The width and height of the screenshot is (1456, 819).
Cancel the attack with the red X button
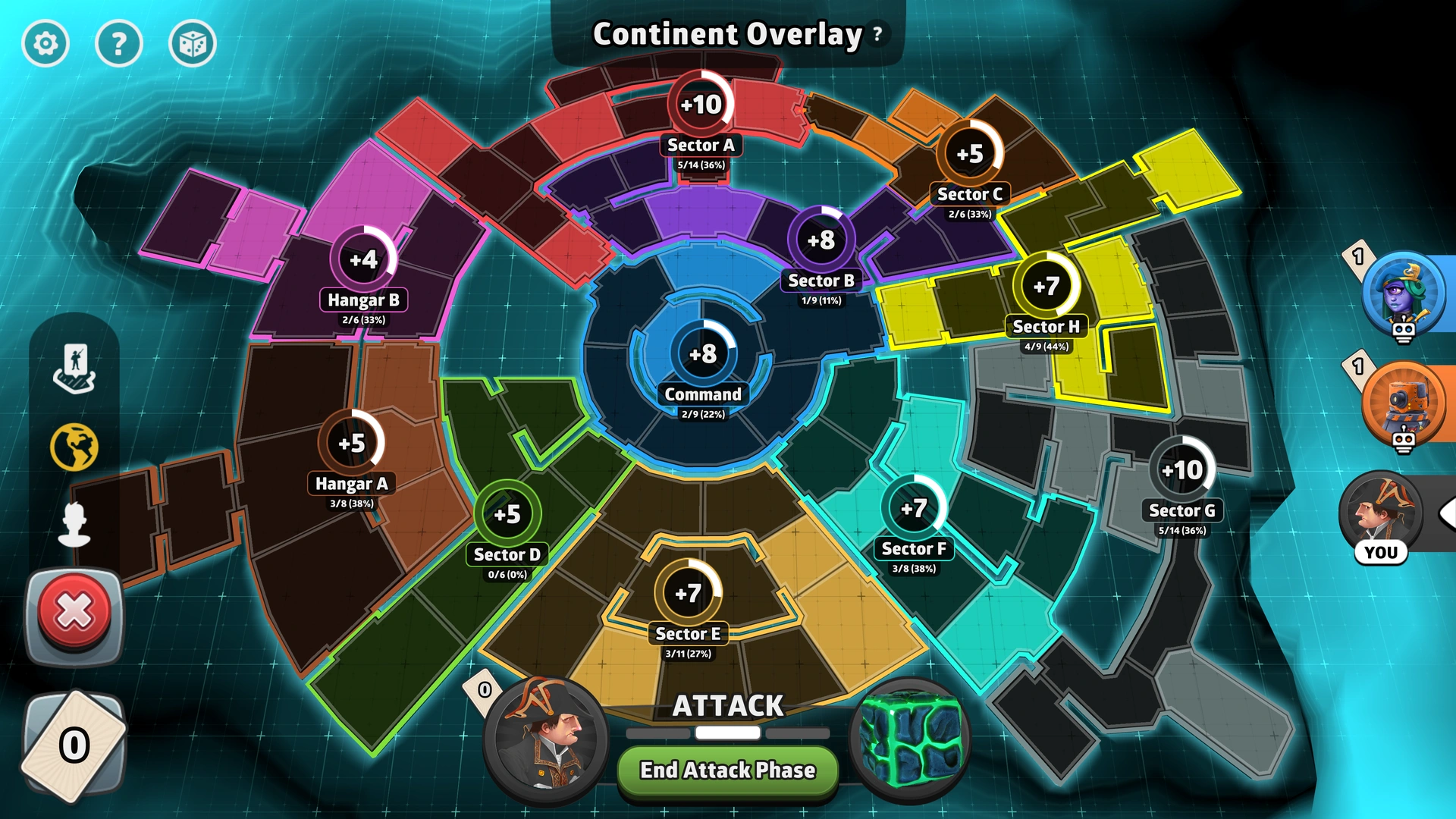(x=74, y=614)
